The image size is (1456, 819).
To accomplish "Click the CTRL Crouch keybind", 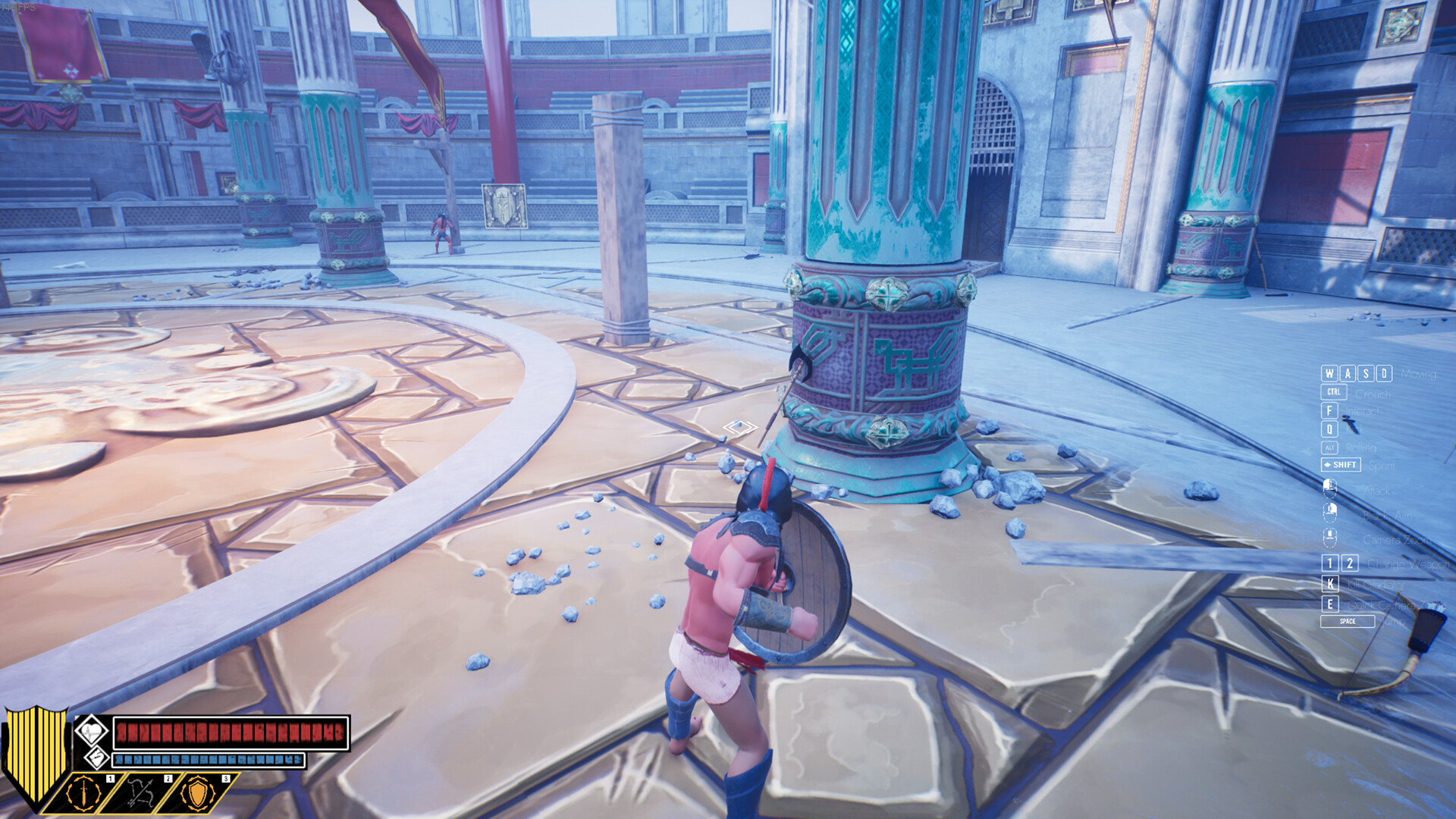I will click(1333, 391).
